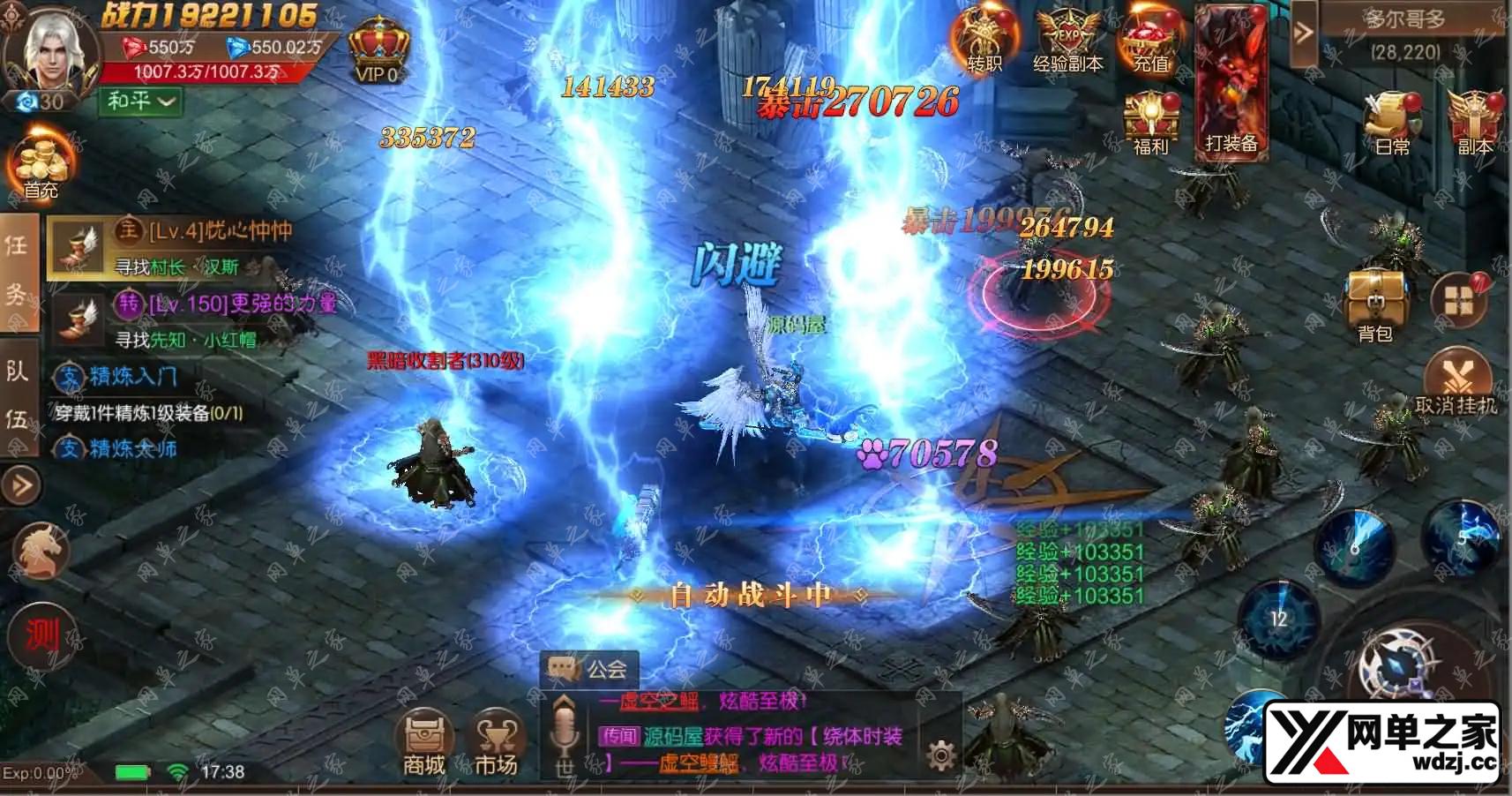Open the 背包 backpack chest
This screenshot has width=1512, height=796.
click(x=1374, y=304)
